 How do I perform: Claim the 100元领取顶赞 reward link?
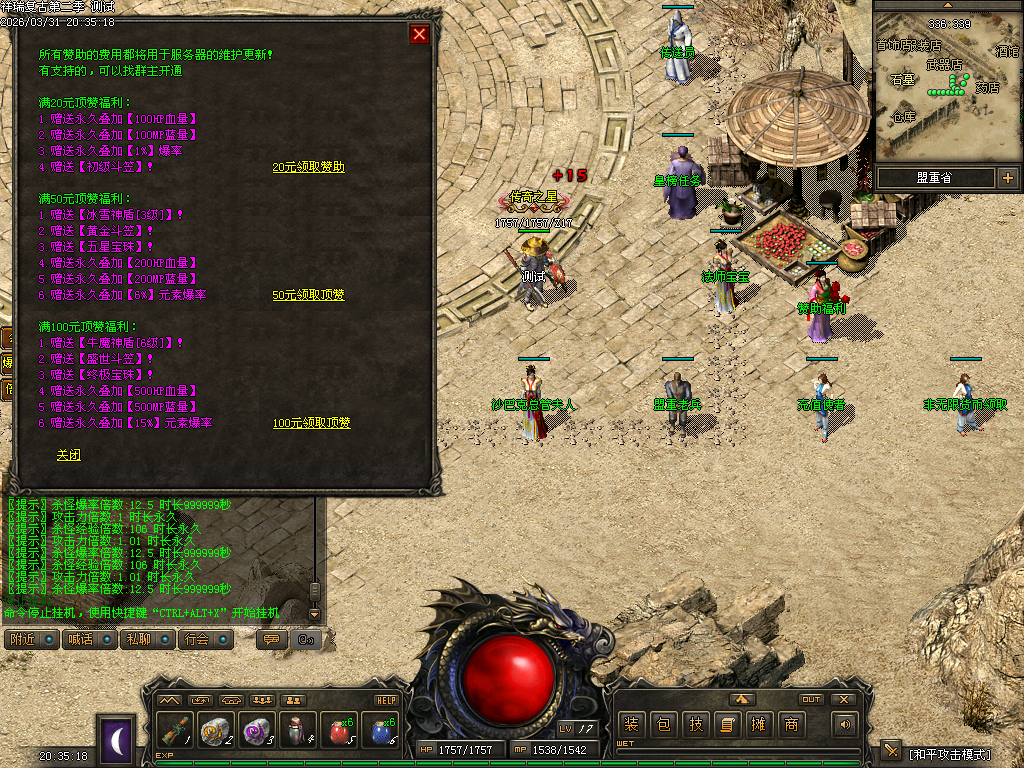312,423
